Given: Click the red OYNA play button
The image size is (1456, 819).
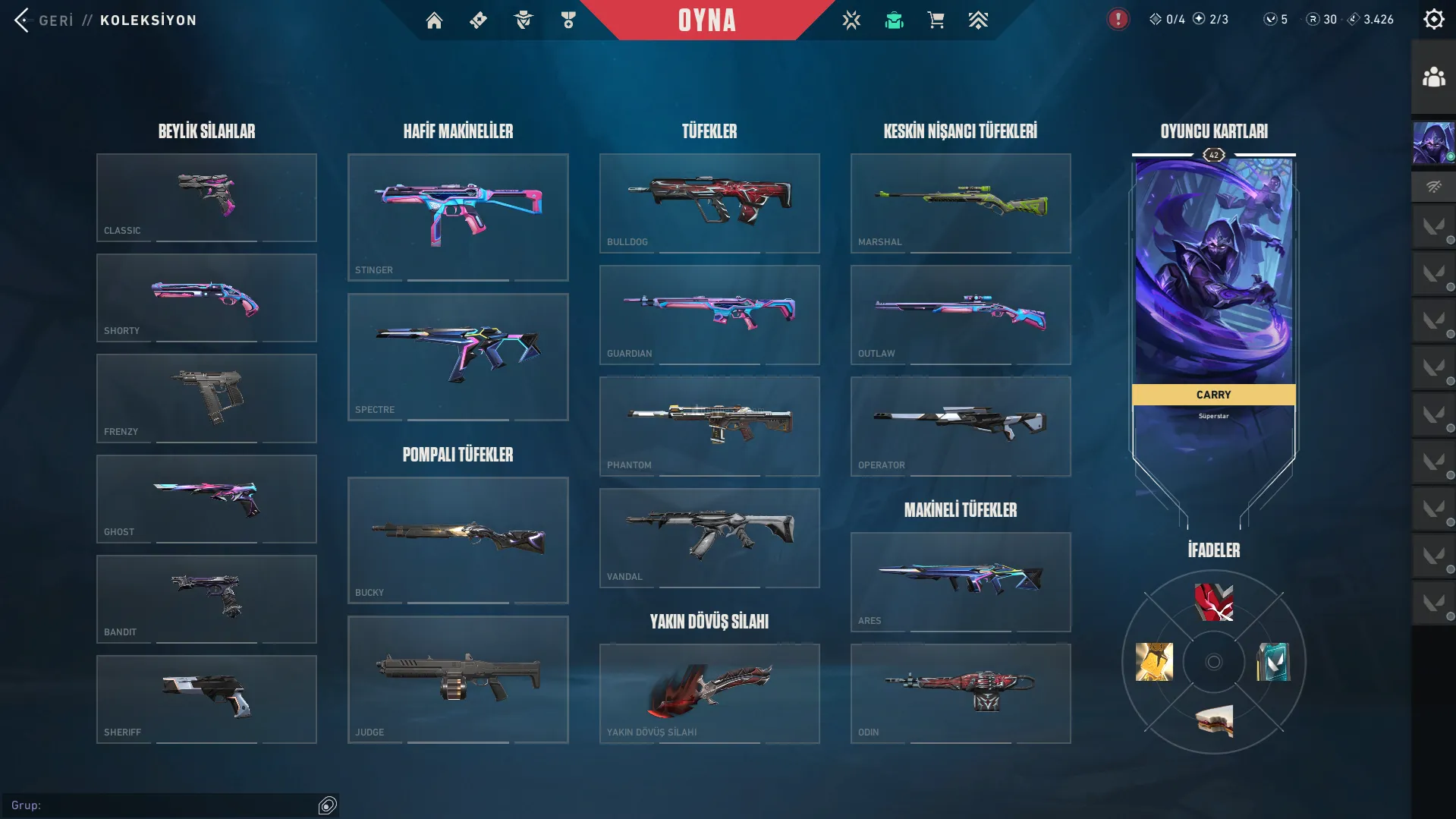Looking at the screenshot, I should click(x=706, y=20).
